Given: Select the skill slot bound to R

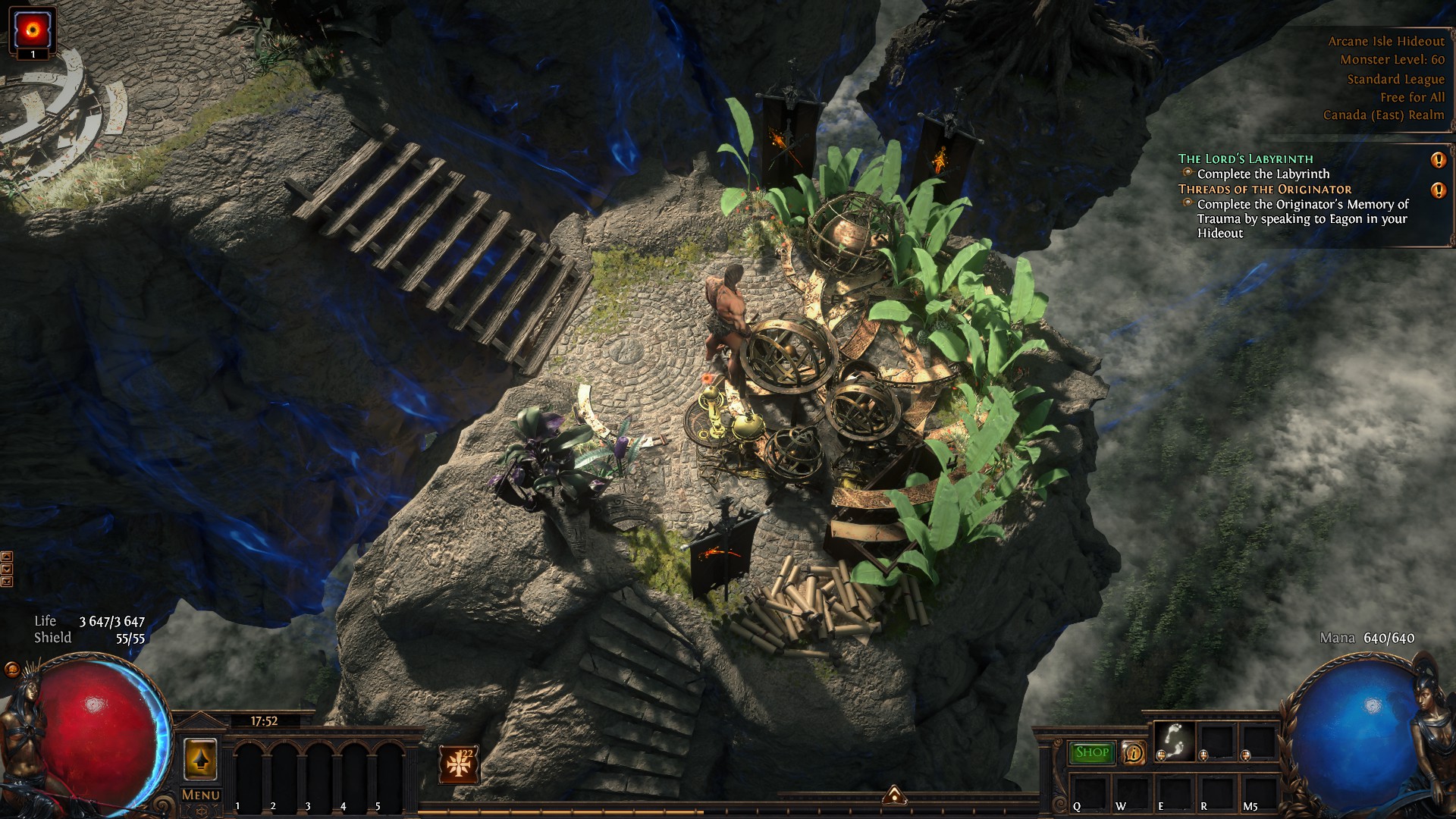Looking at the screenshot, I should pyautogui.click(x=1216, y=793).
